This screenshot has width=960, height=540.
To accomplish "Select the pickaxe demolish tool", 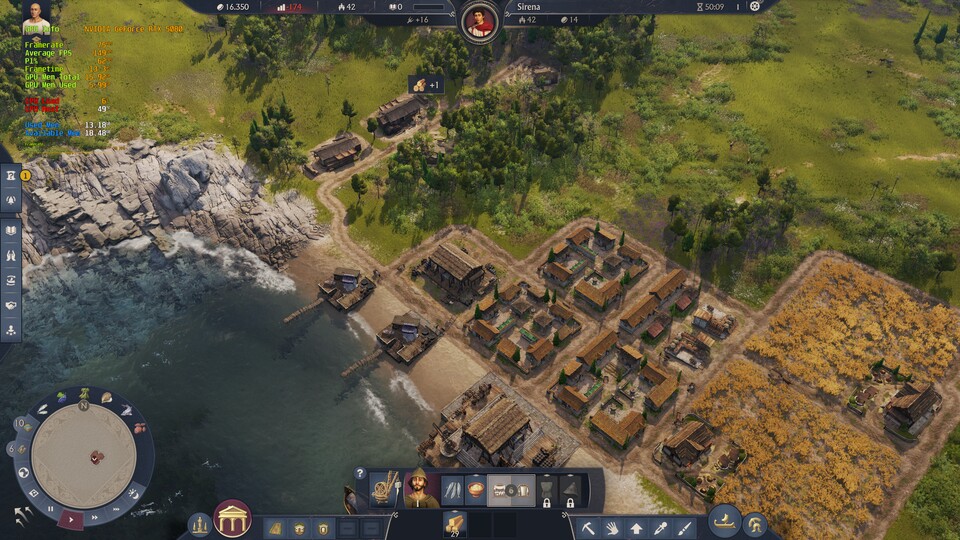I will (588, 527).
